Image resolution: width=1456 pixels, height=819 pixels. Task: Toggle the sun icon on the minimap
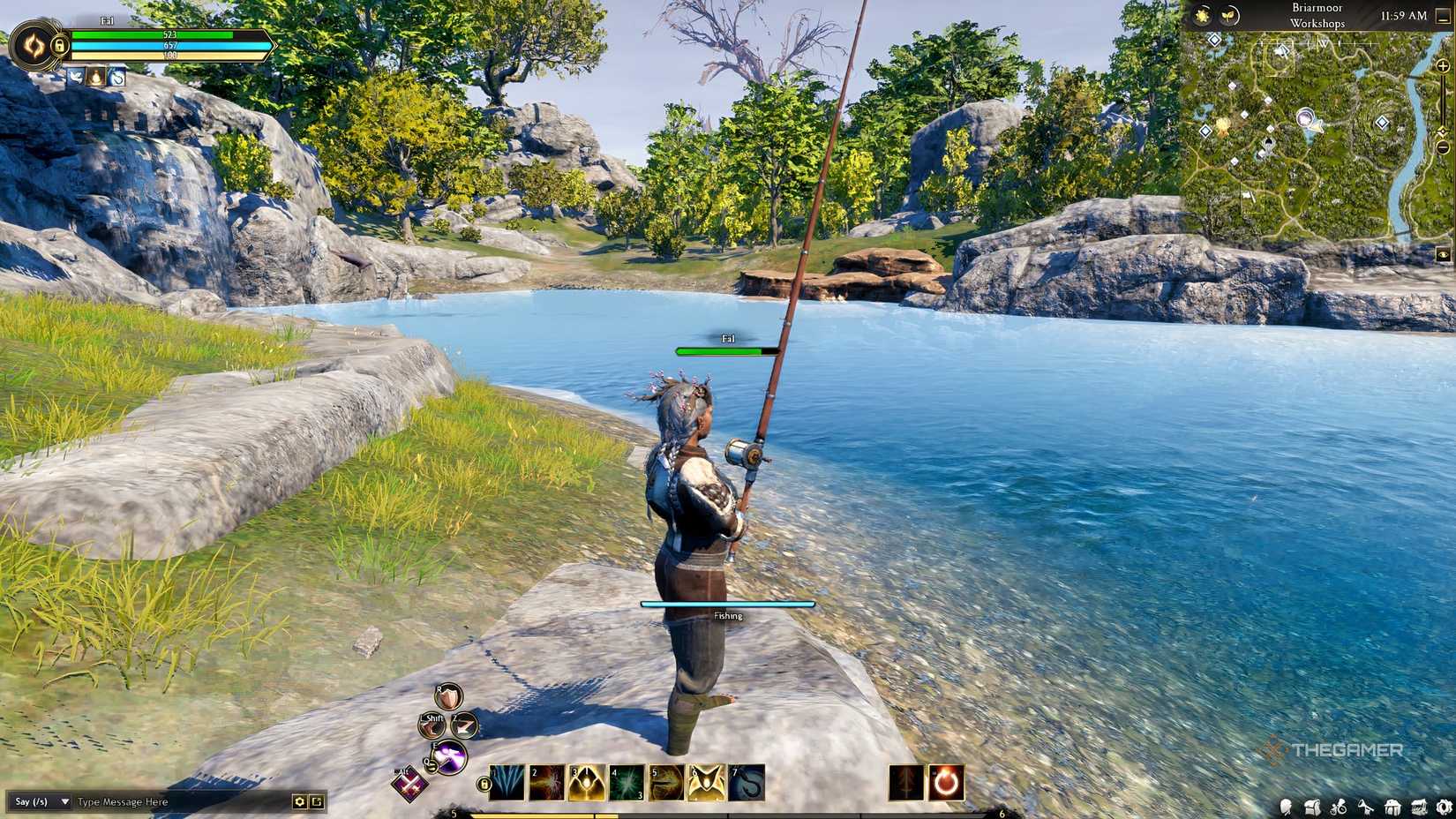(1201, 17)
